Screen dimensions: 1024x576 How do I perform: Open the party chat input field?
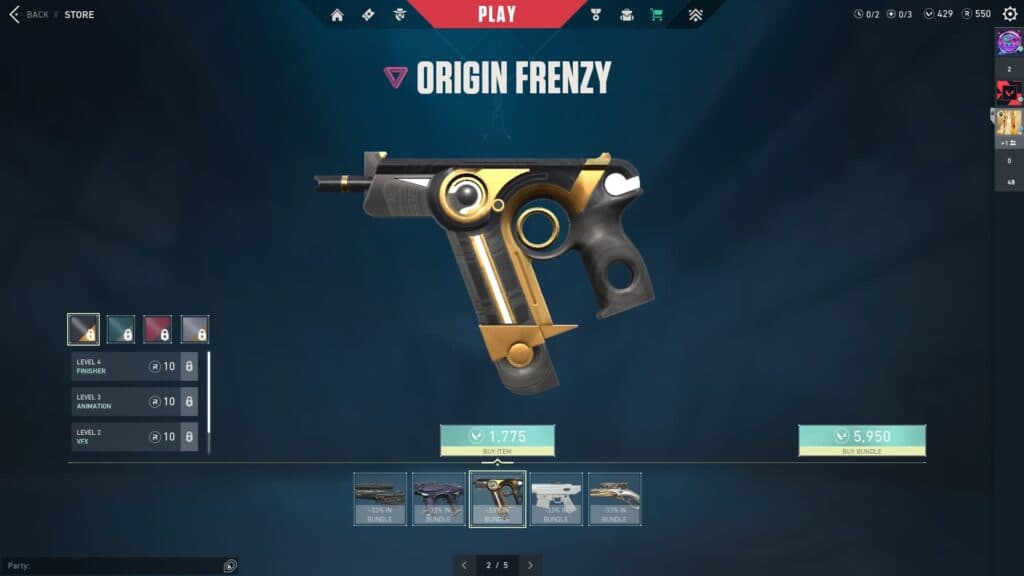click(x=115, y=566)
